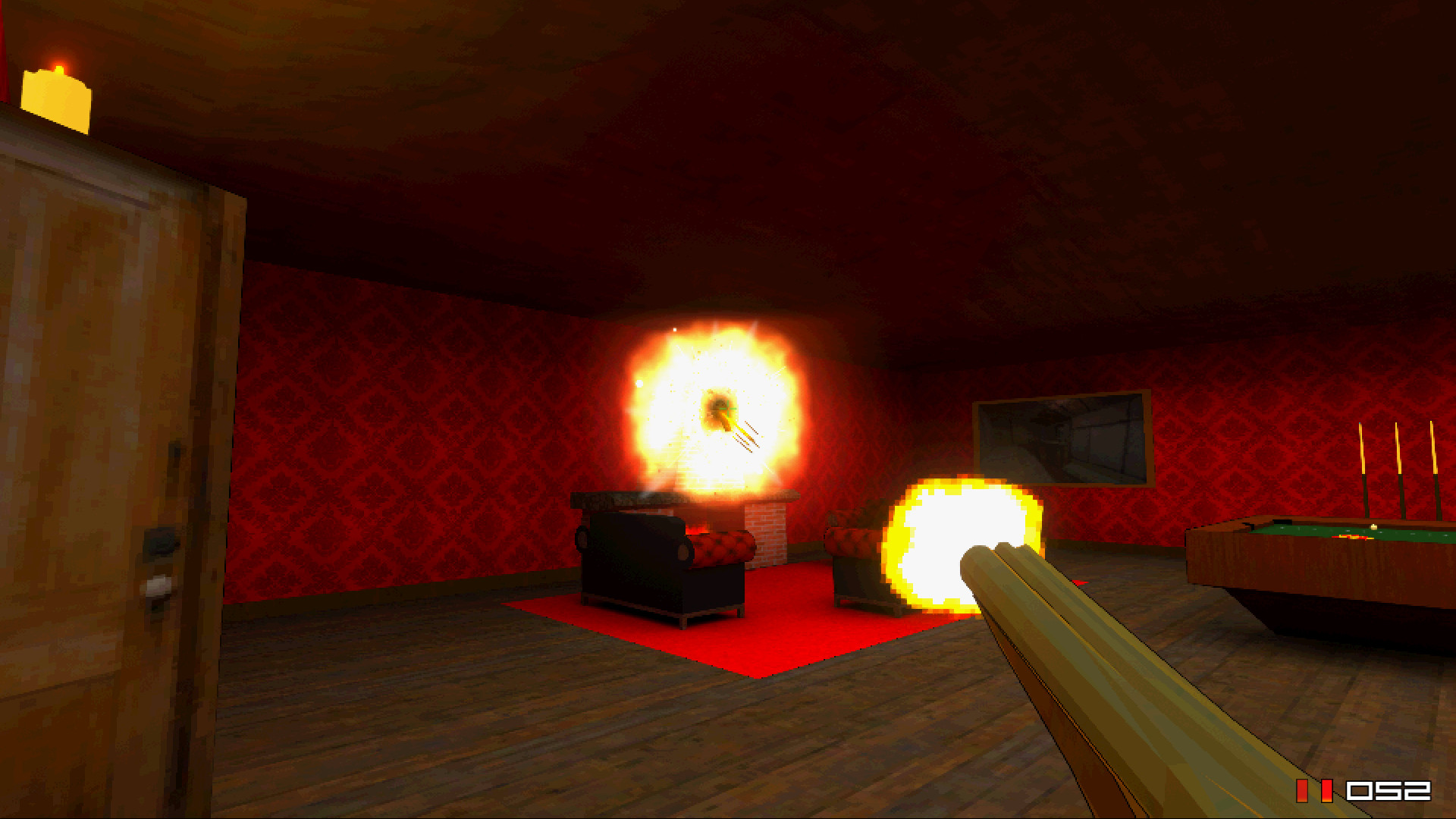Viewport: 1456px width, 819px height.
Task: Click a billiard ball on the pool table
Action: tap(1373, 526)
